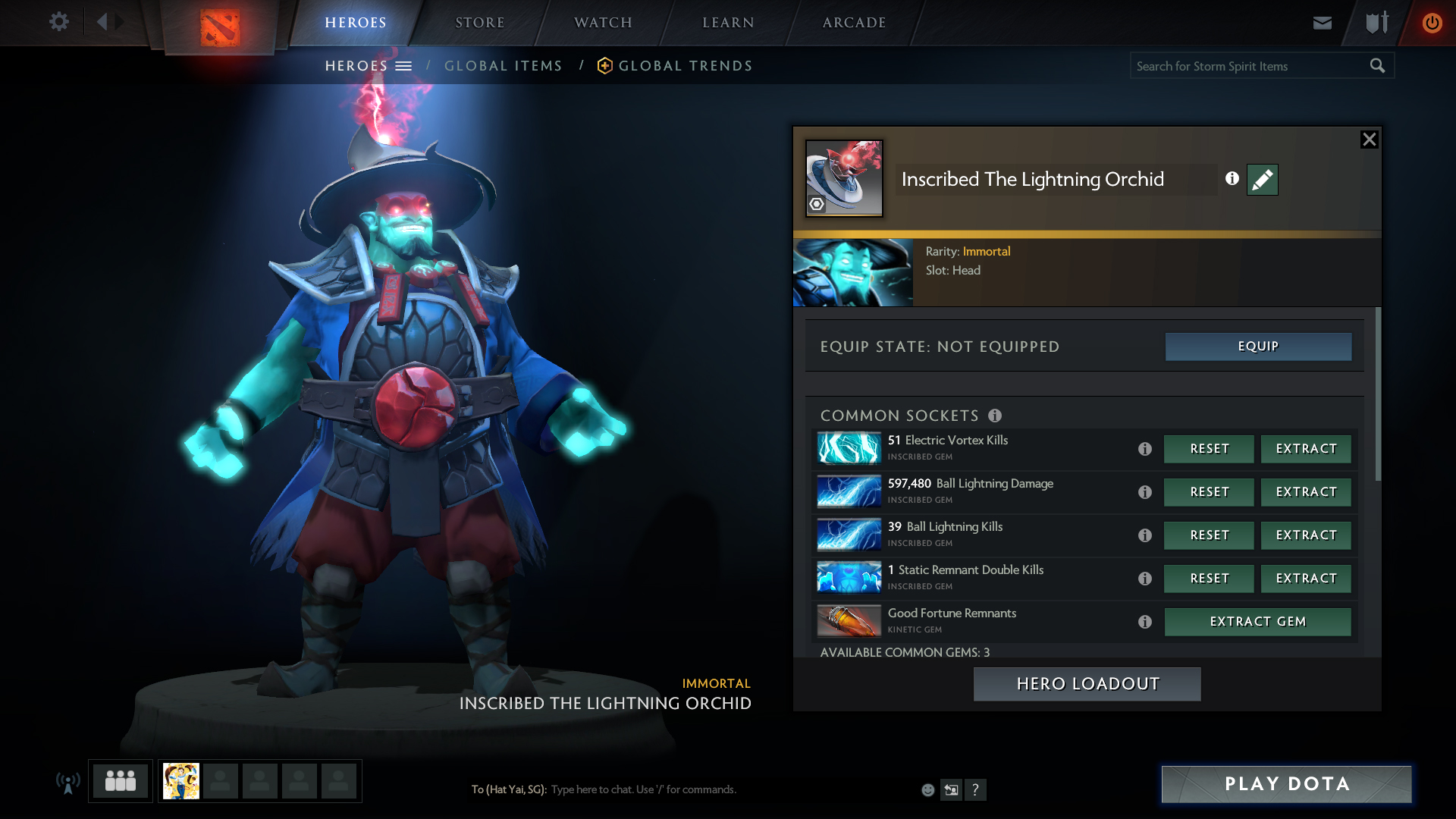Open the Global Items page
Viewport: 1456px width, 819px height.
[503, 66]
